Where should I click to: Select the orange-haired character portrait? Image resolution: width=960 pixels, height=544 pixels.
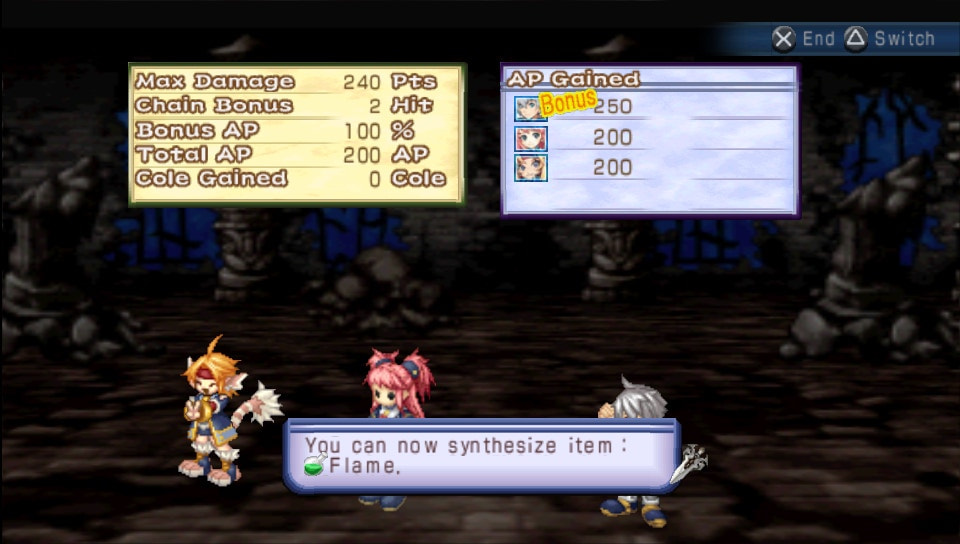(530, 168)
